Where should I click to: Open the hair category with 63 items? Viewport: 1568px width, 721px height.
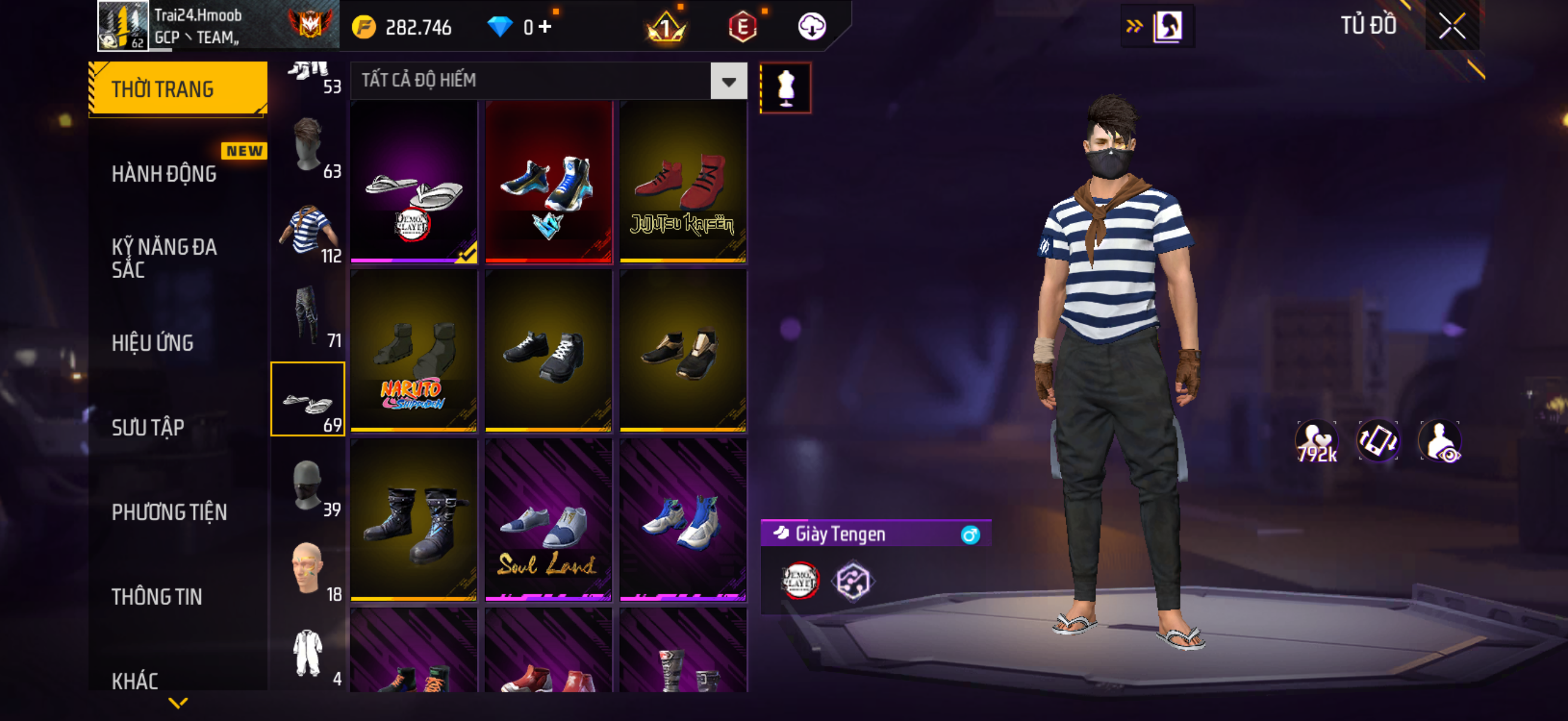tap(307, 146)
